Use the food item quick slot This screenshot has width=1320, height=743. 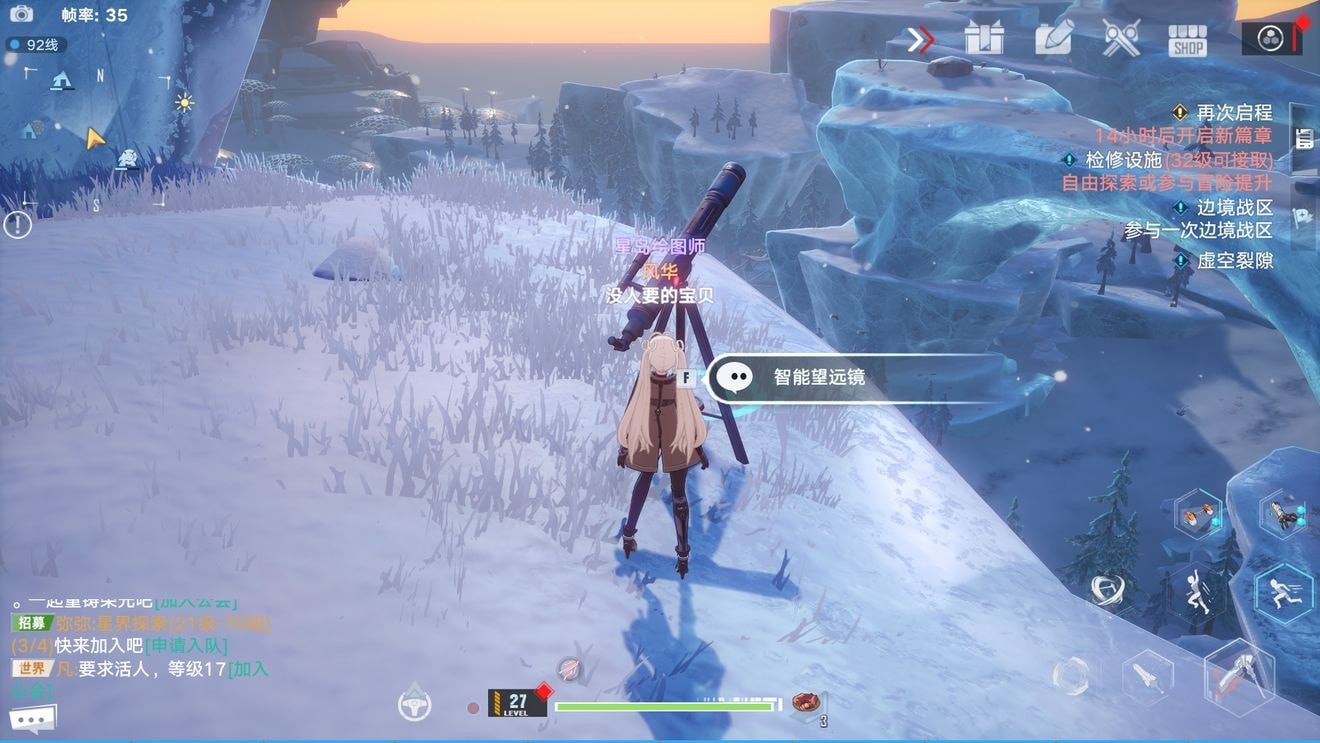[x=805, y=702]
